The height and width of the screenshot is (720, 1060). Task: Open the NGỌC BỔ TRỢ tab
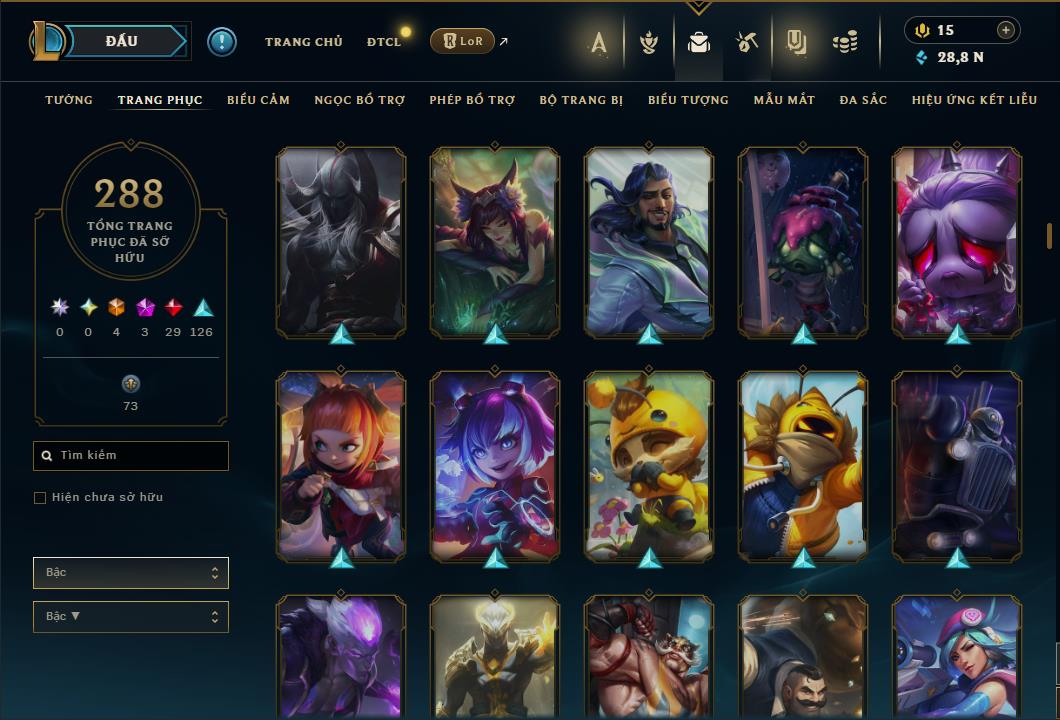pos(359,100)
